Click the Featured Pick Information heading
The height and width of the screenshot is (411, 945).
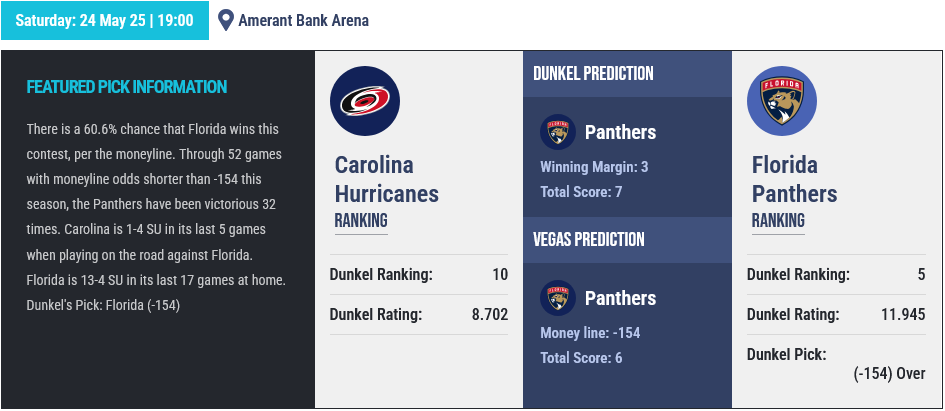[127, 87]
